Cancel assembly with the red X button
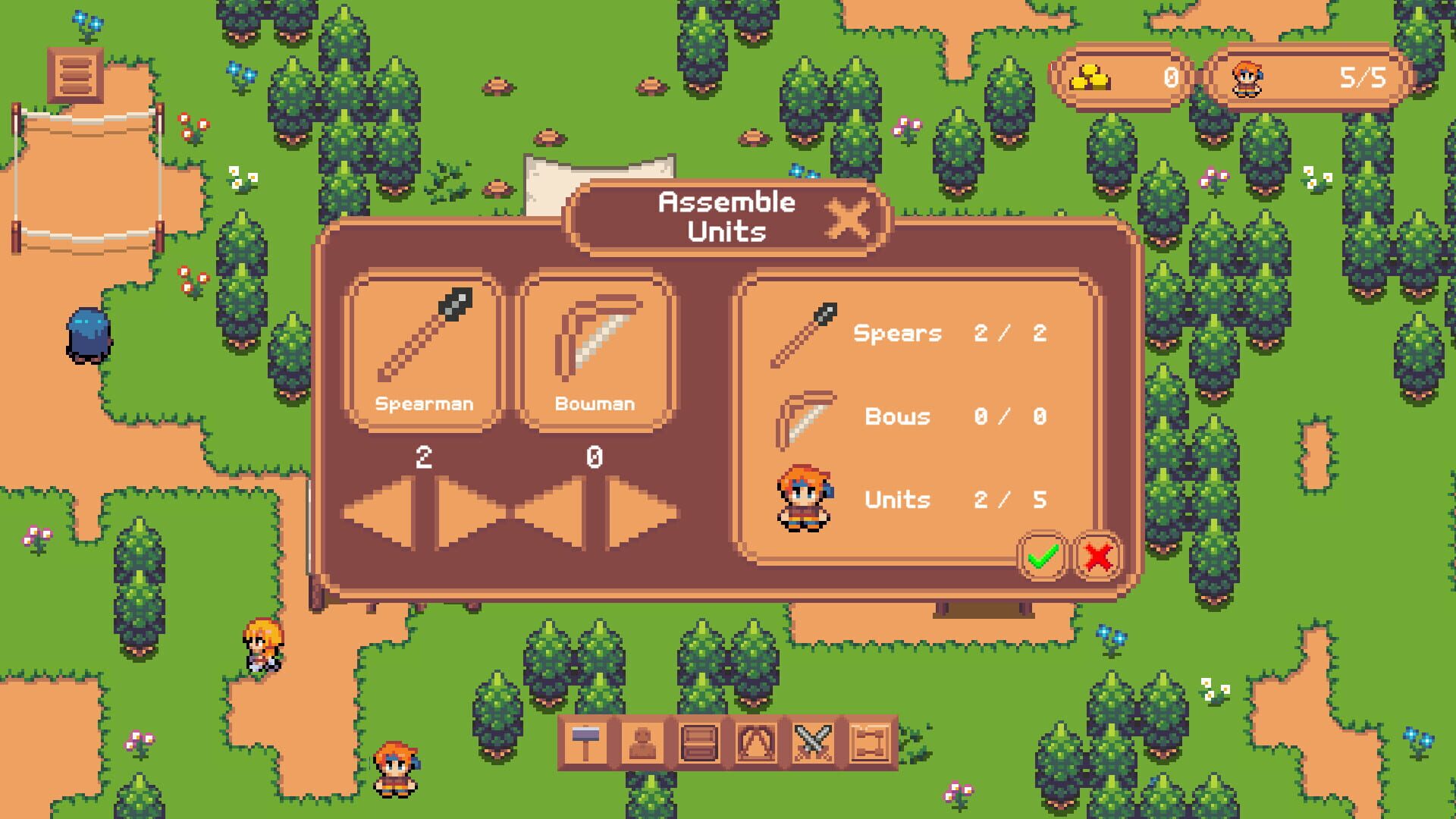 point(1096,556)
